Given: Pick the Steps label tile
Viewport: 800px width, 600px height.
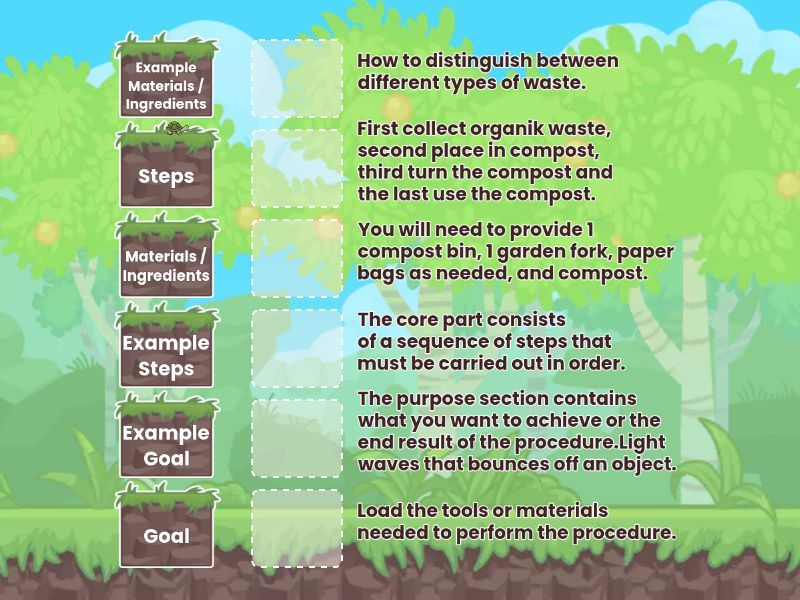Looking at the screenshot, I should tap(167, 175).
